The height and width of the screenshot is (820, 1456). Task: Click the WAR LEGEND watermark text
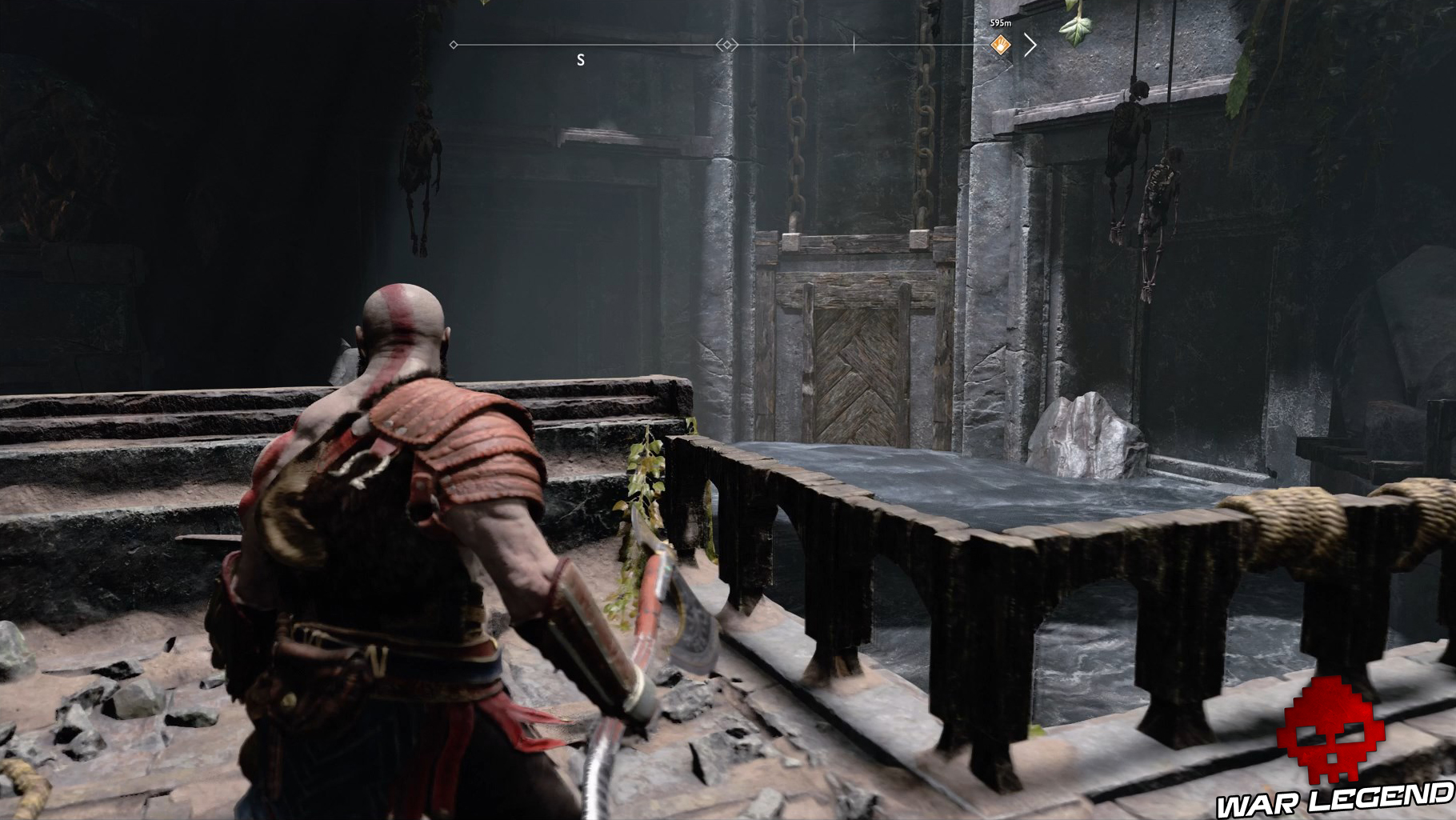click(x=1328, y=800)
